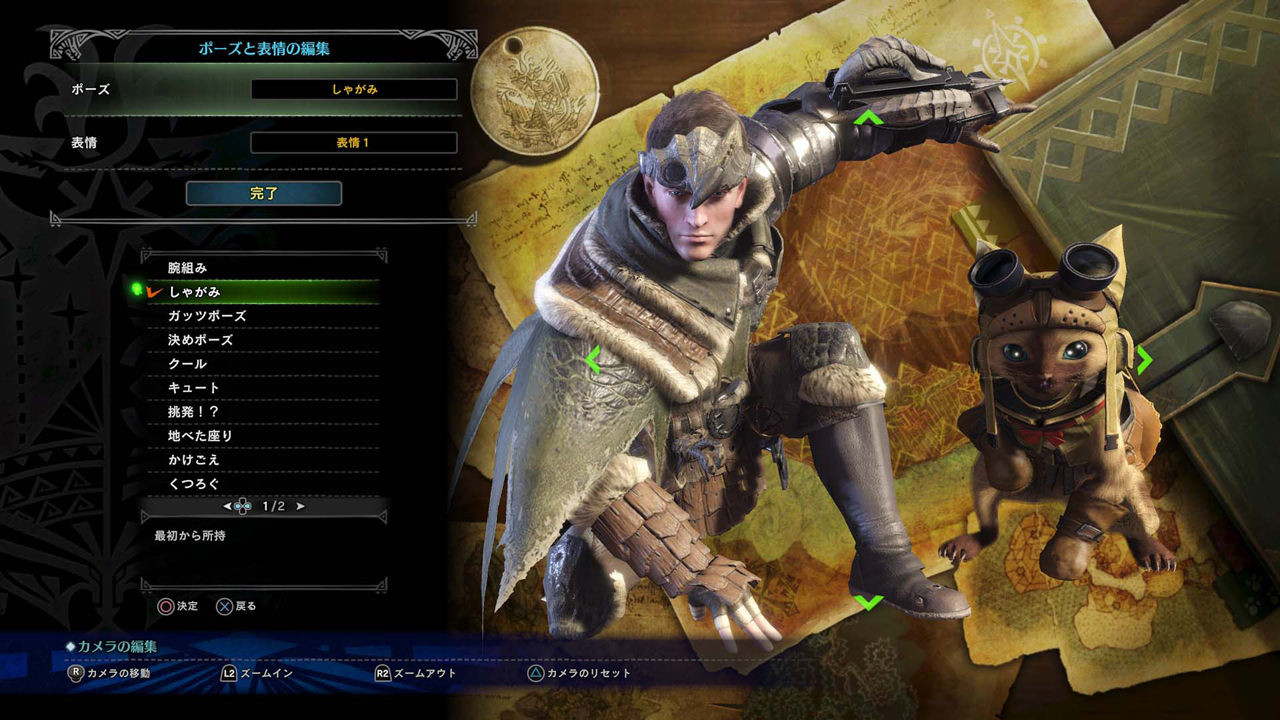This screenshot has height=720, width=1280.
Task: Move camera with green right arrow
Action: tap(1144, 358)
